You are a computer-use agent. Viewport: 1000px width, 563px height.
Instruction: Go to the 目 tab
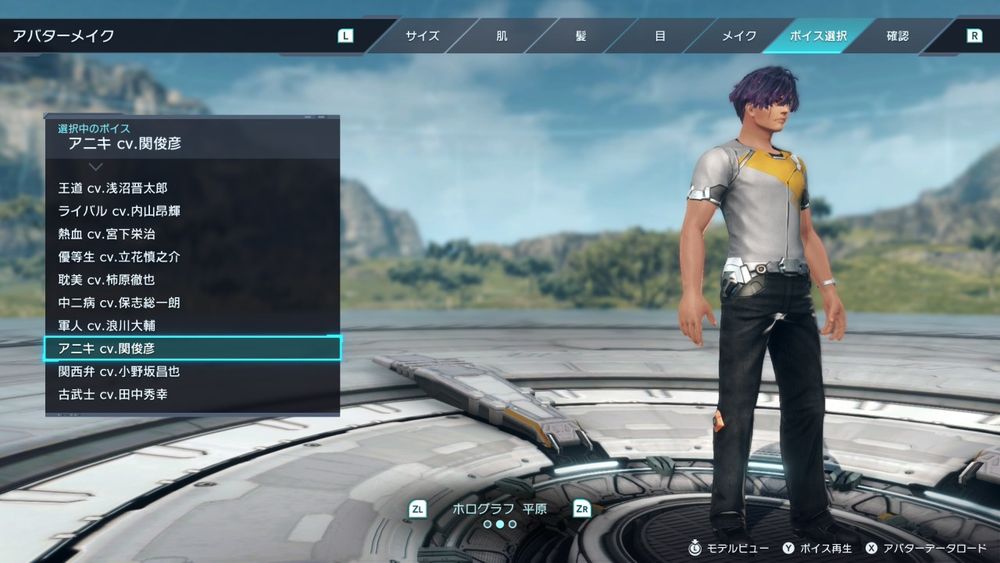pos(660,36)
